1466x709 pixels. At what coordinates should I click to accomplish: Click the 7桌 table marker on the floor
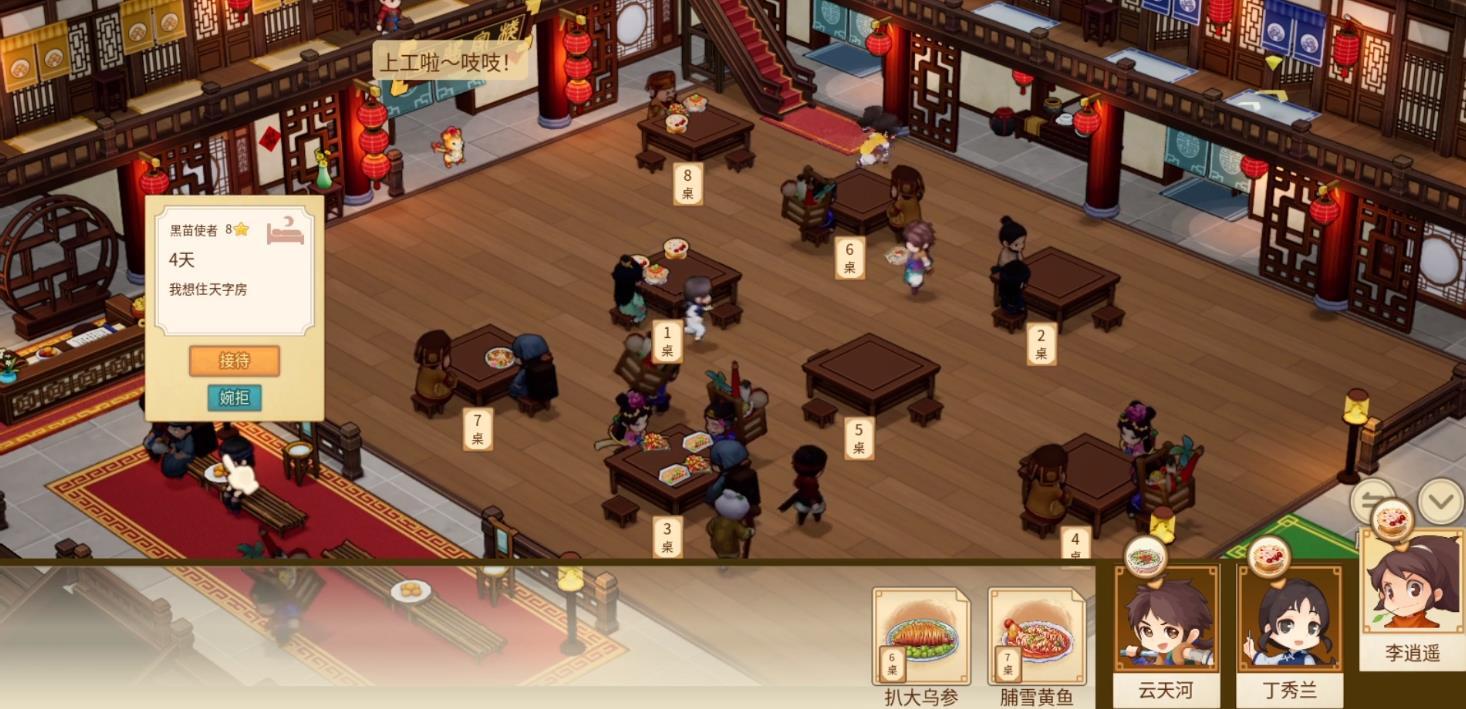(x=477, y=429)
